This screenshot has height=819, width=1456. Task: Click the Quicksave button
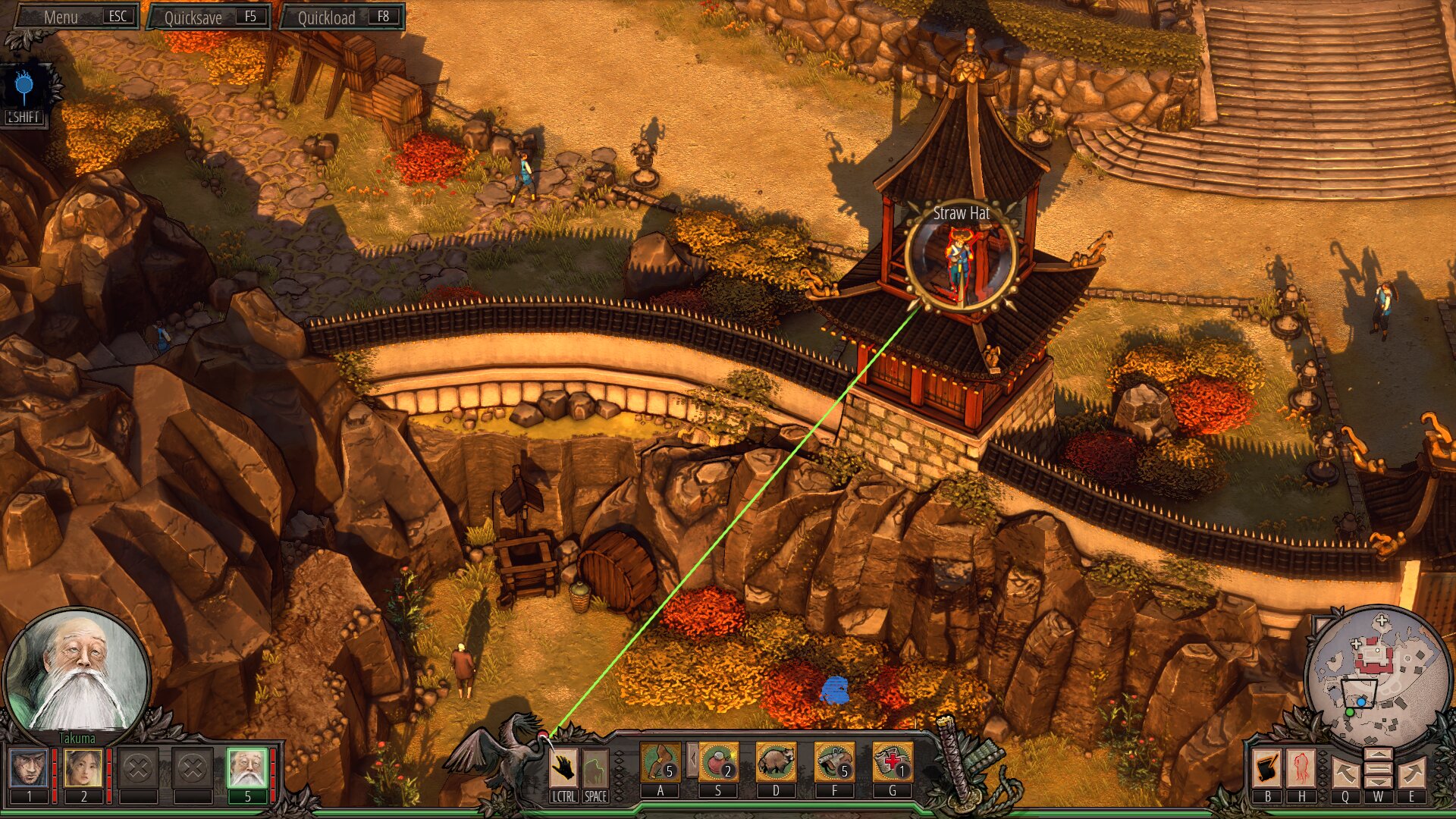pos(209,17)
